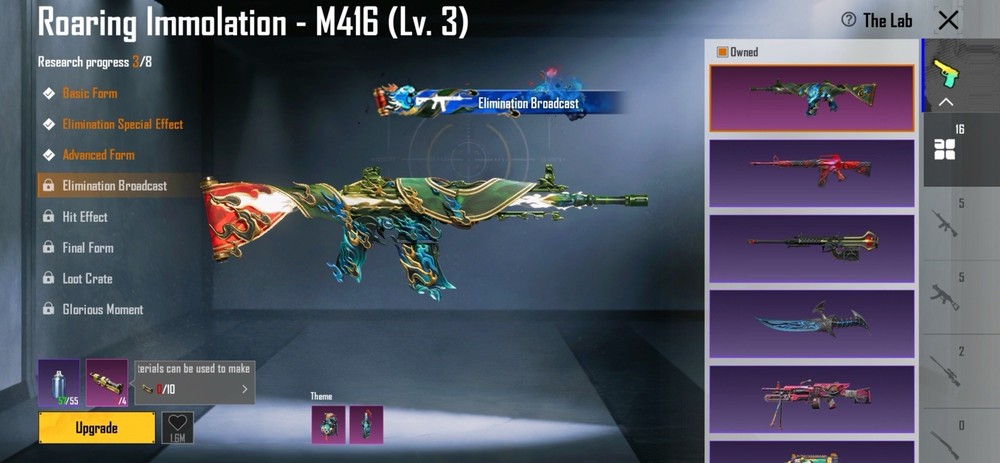Image resolution: width=1000 pixels, height=463 pixels.
Task: Upgrade the Roaring Immolation M416
Action: pos(97,428)
